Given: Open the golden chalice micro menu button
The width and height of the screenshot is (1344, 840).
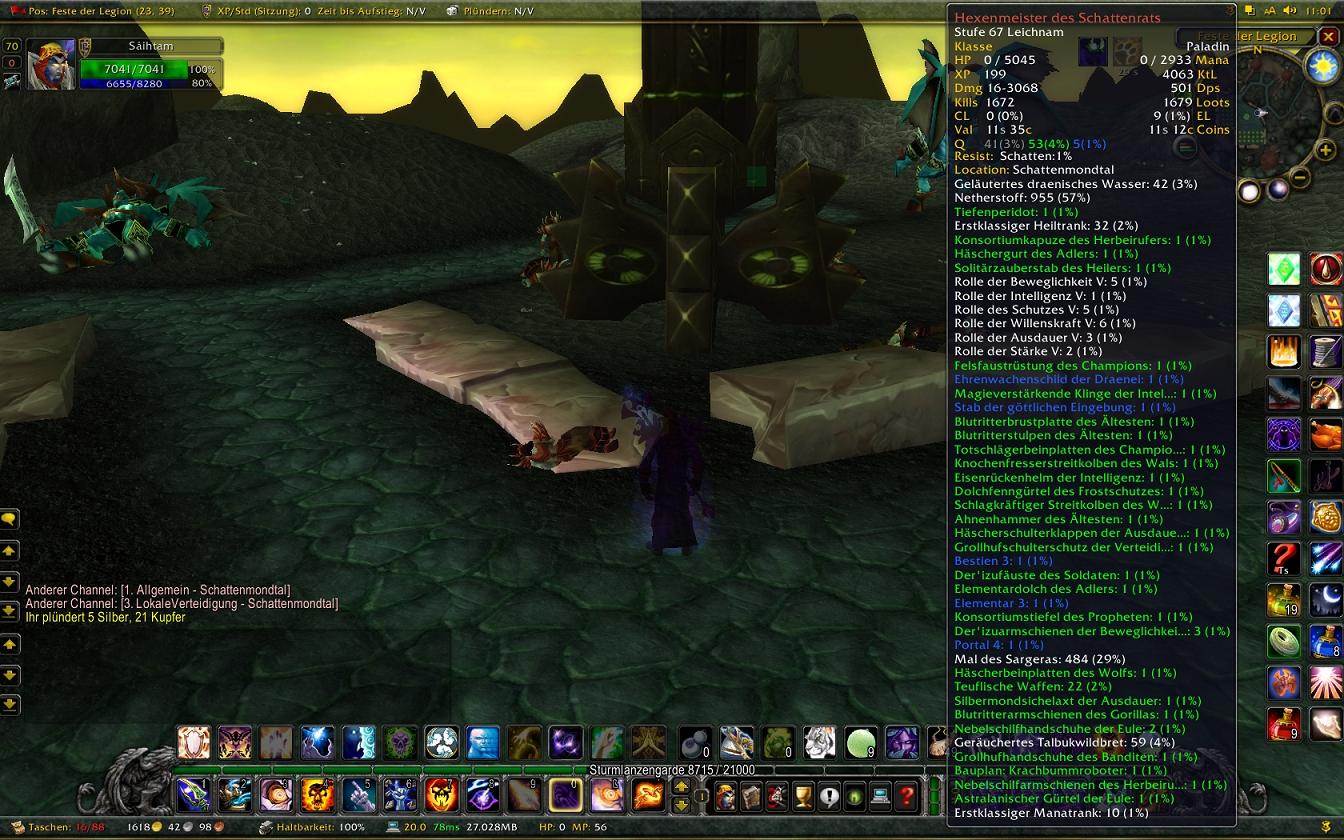Looking at the screenshot, I should pyautogui.click(x=802, y=797).
